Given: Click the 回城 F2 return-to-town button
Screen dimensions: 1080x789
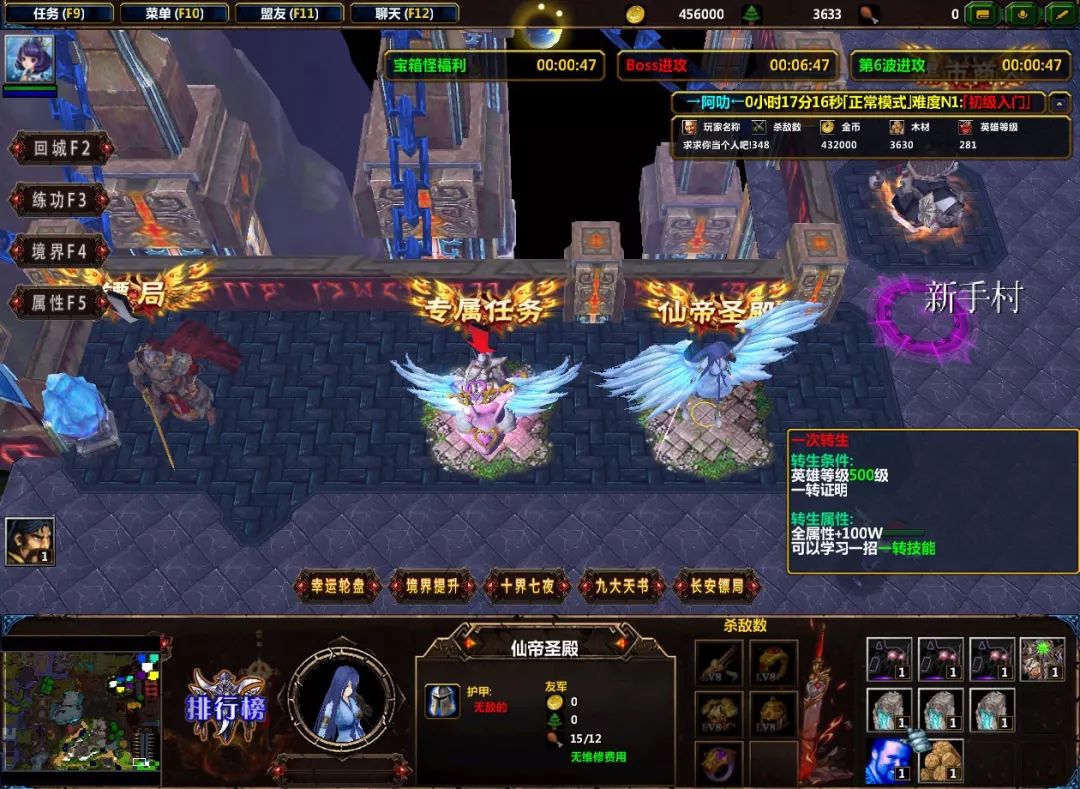Looking at the screenshot, I should pos(60,149).
